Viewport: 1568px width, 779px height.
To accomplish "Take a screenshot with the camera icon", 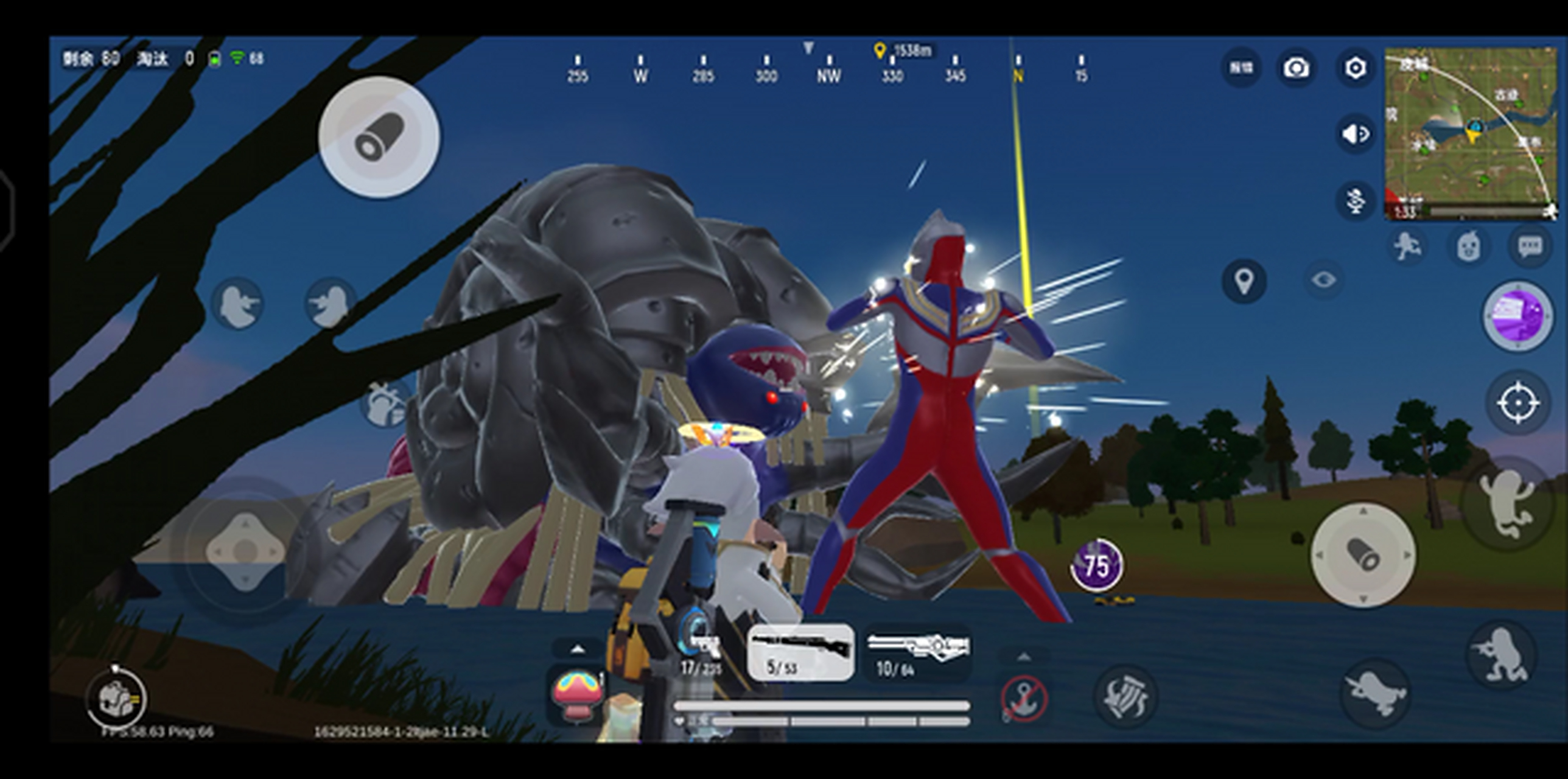I will [x=1297, y=68].
